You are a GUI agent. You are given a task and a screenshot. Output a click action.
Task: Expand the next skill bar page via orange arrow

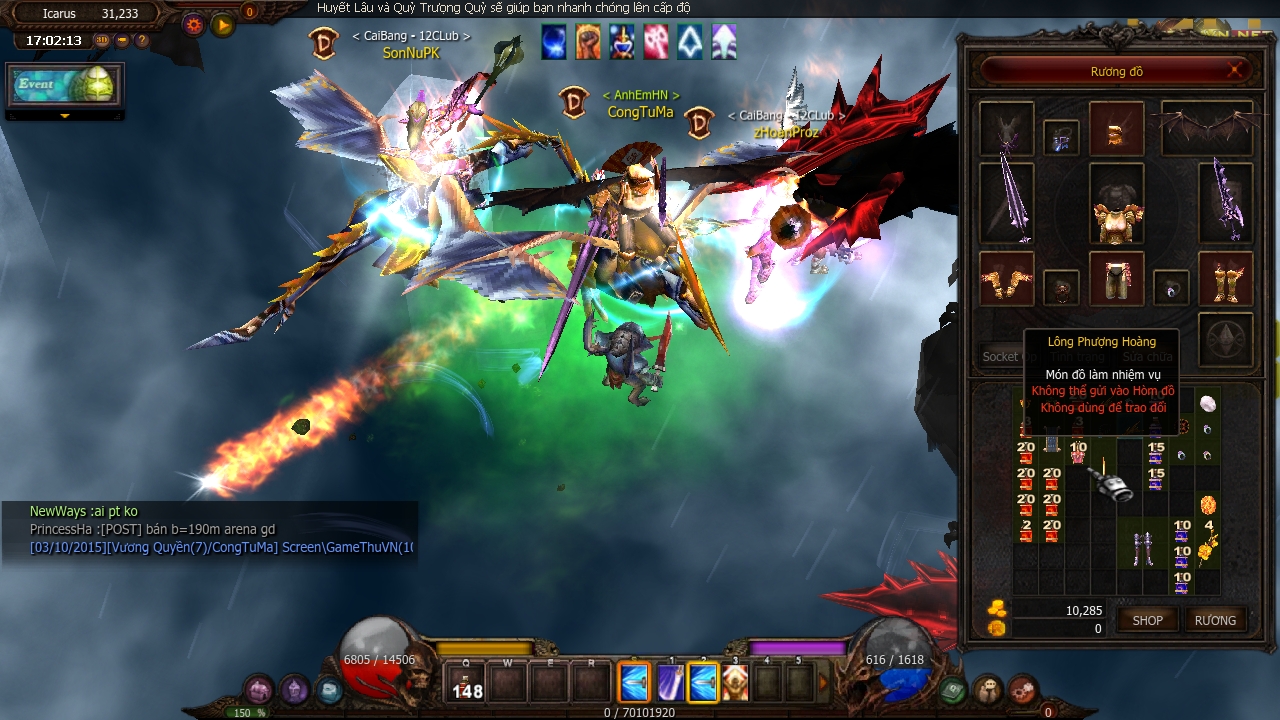click(x=823, y=683)
